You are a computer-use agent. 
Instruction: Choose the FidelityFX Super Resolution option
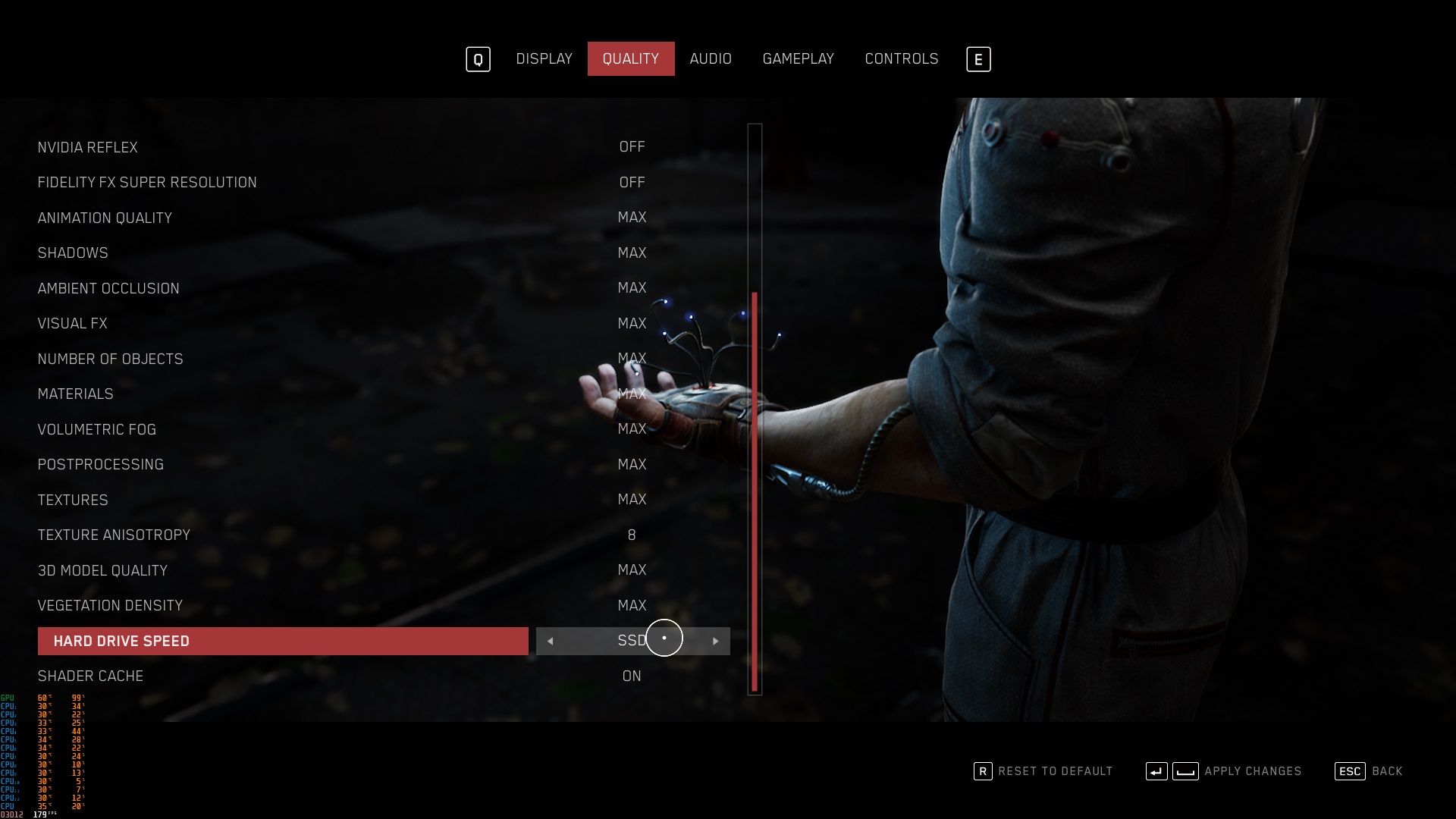[147, 183]
